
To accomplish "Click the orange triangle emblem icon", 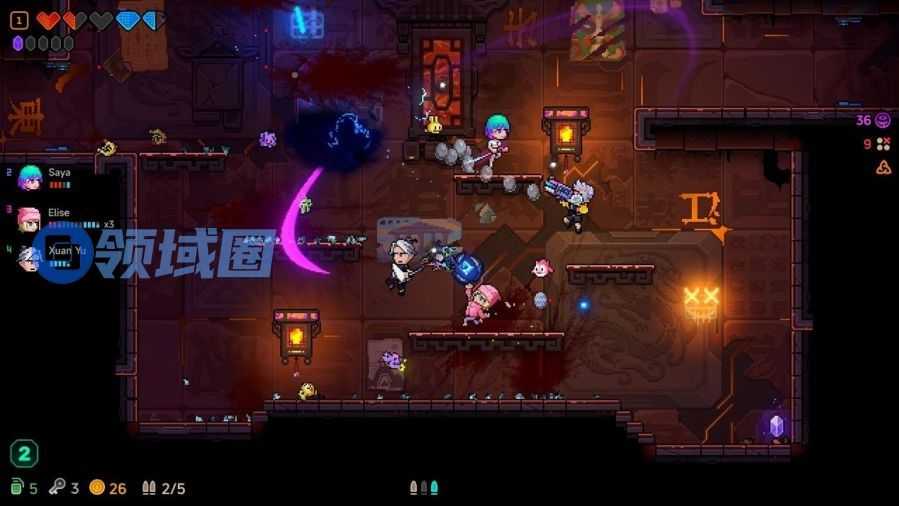I will [x=883, y=167].
